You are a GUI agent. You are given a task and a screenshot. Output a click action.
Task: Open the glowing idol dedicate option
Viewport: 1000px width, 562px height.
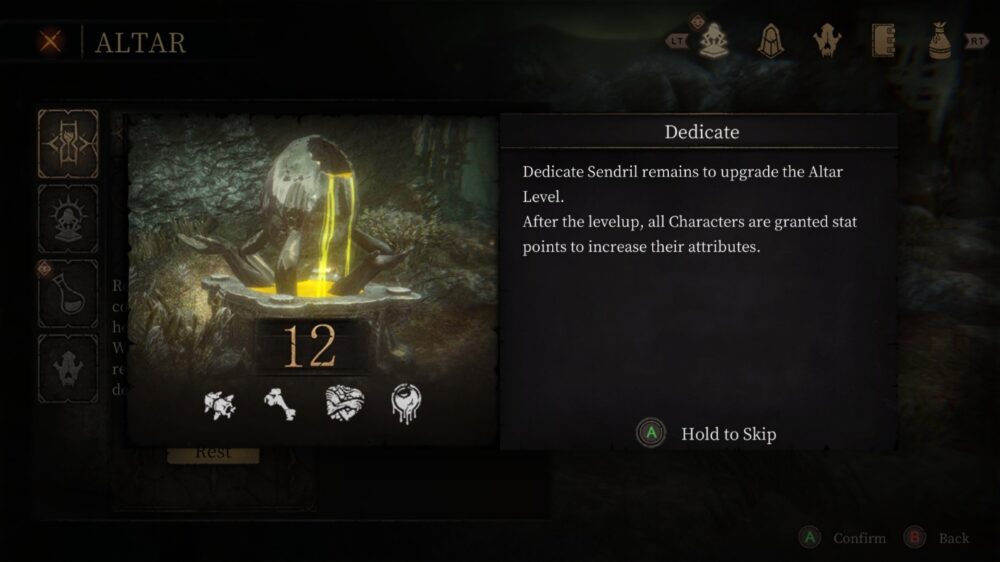pos(68,218)
